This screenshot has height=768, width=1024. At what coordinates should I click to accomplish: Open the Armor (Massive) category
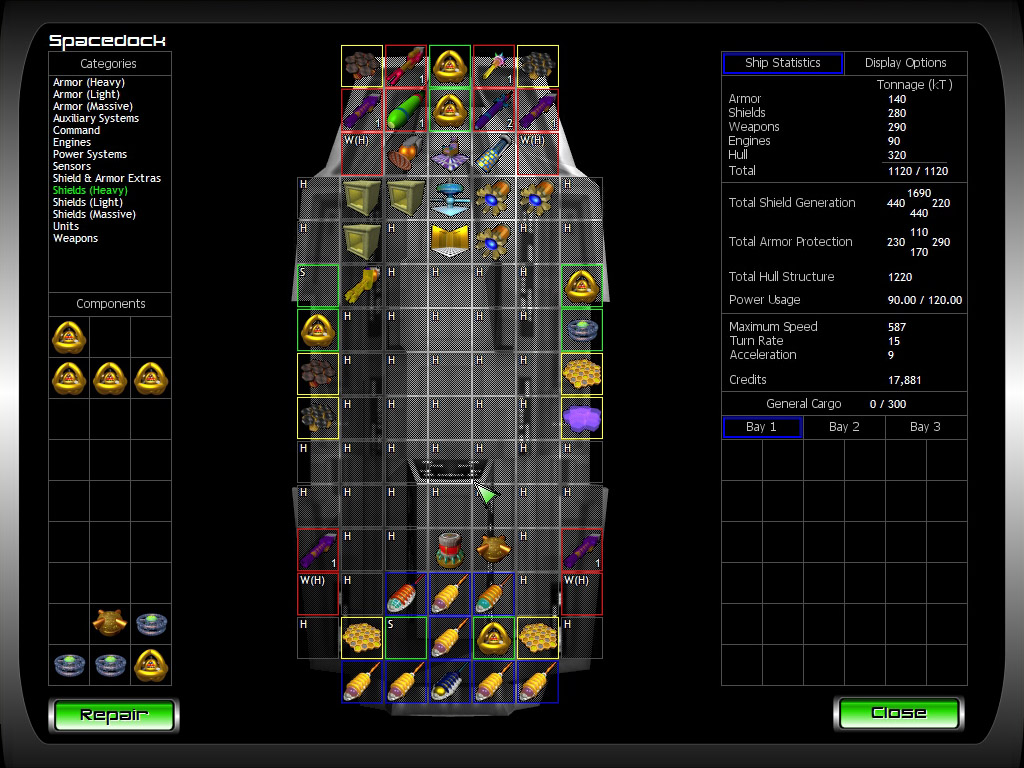[93, 106]
